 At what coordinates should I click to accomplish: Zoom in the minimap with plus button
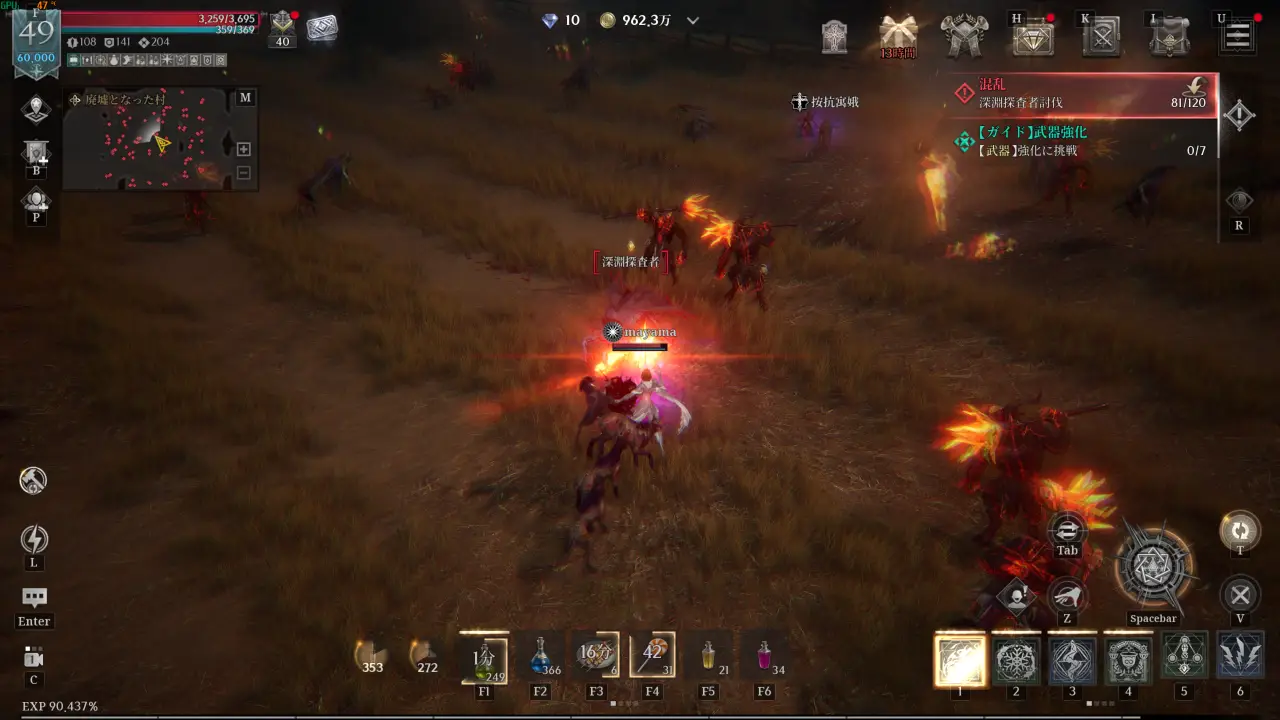[x=243, y=149]
